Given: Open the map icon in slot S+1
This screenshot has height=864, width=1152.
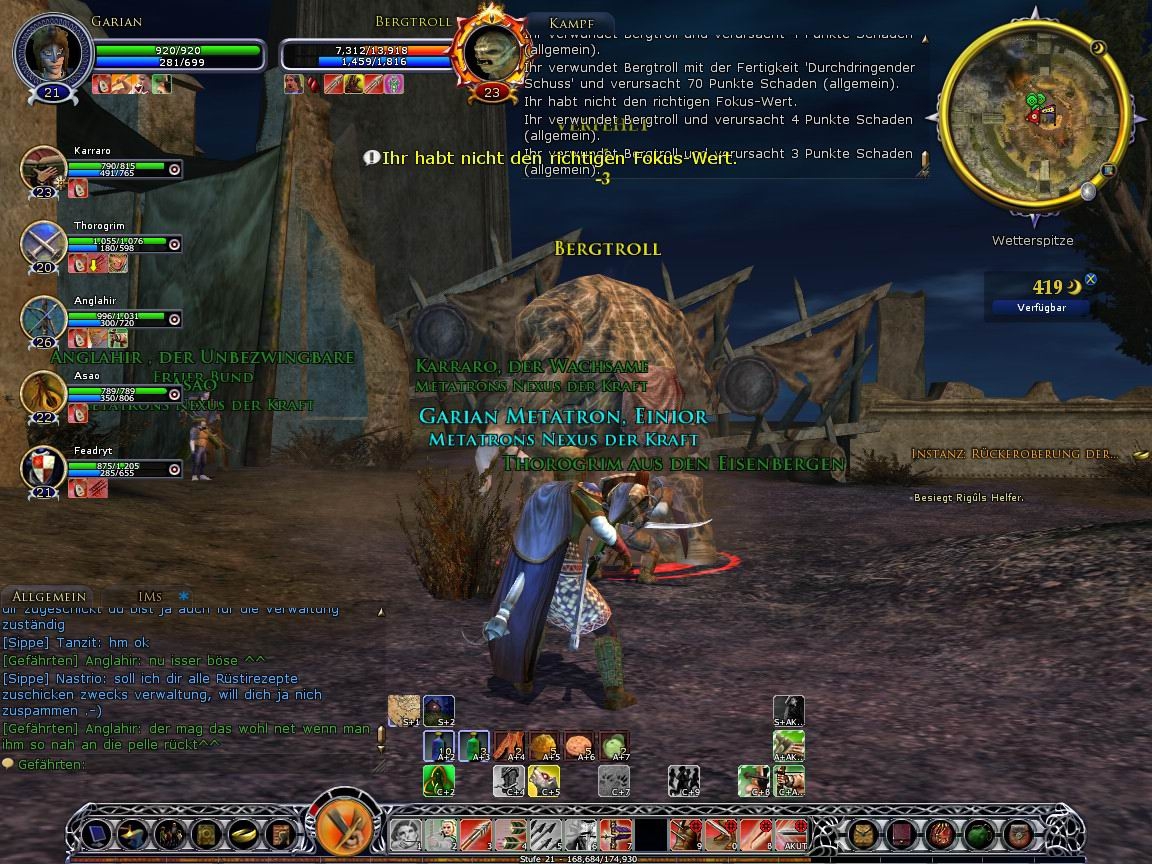Looking at the screenshot, I should [404, 710].
